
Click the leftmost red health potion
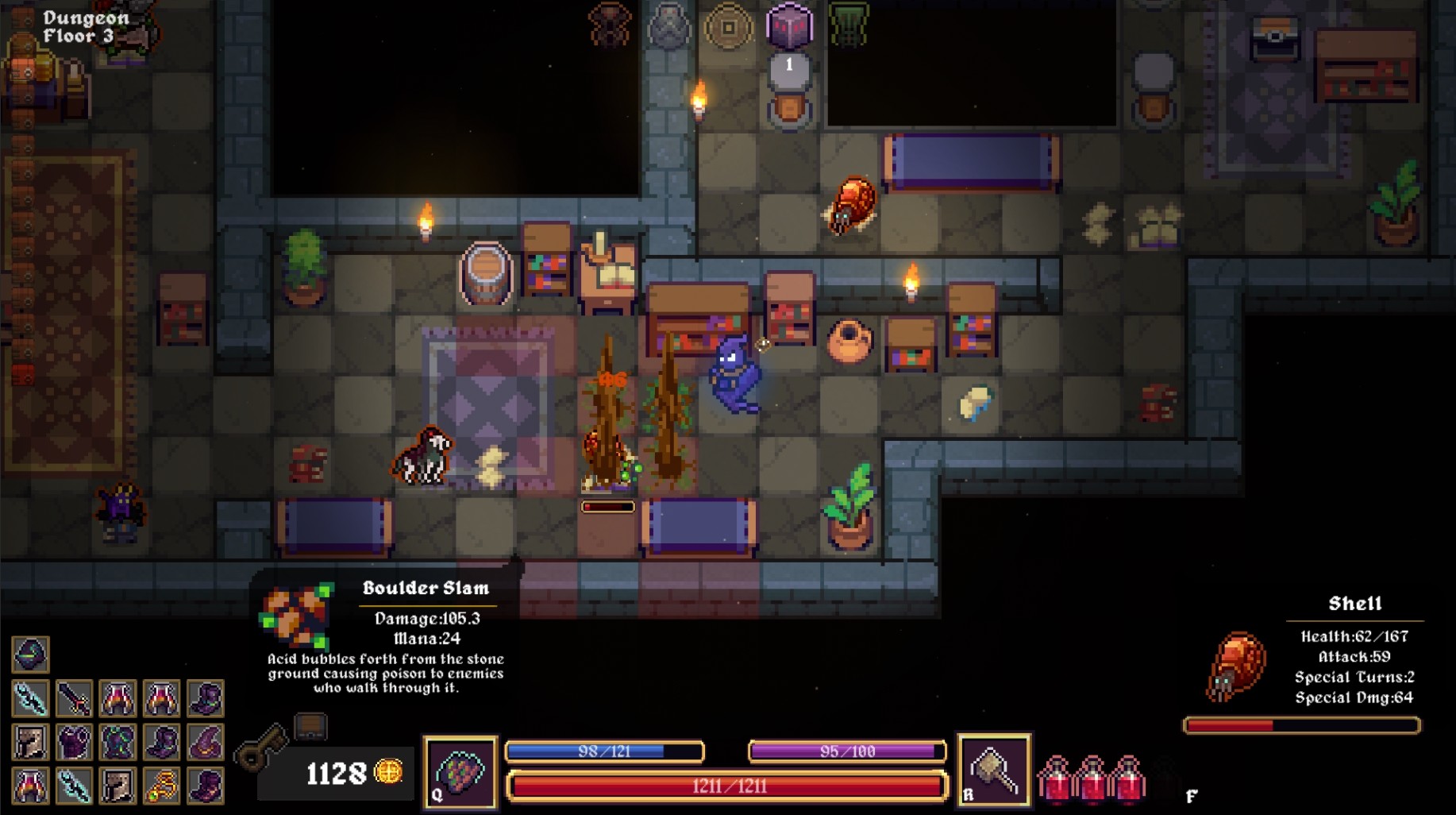tap(1056, 782)
